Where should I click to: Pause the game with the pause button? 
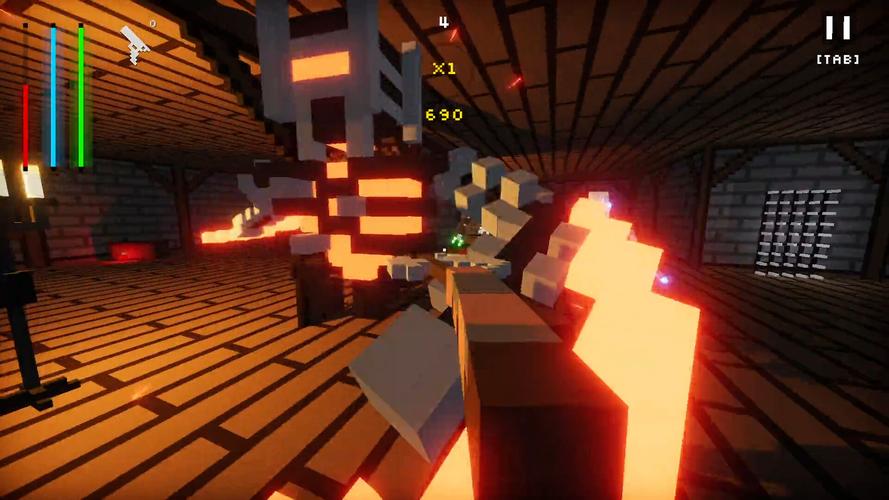pyautogui.click(x=837, y=28)
